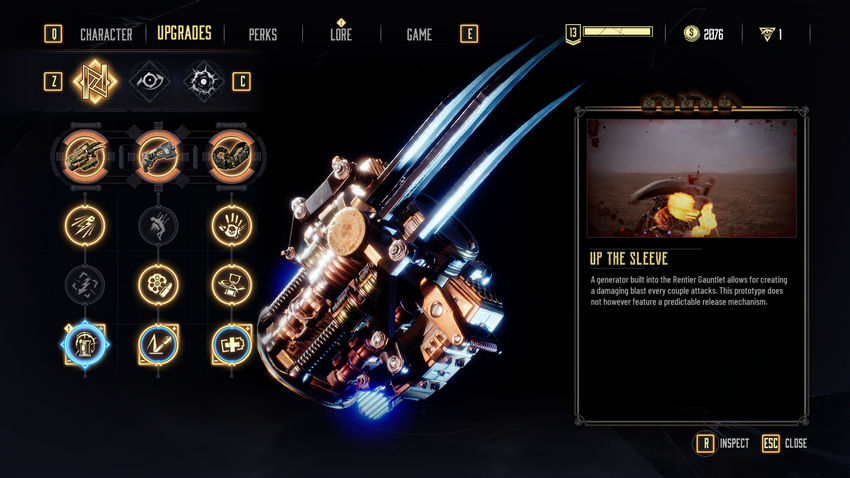Pick the glowing hand upgrade node

click(x=232, y=225)
